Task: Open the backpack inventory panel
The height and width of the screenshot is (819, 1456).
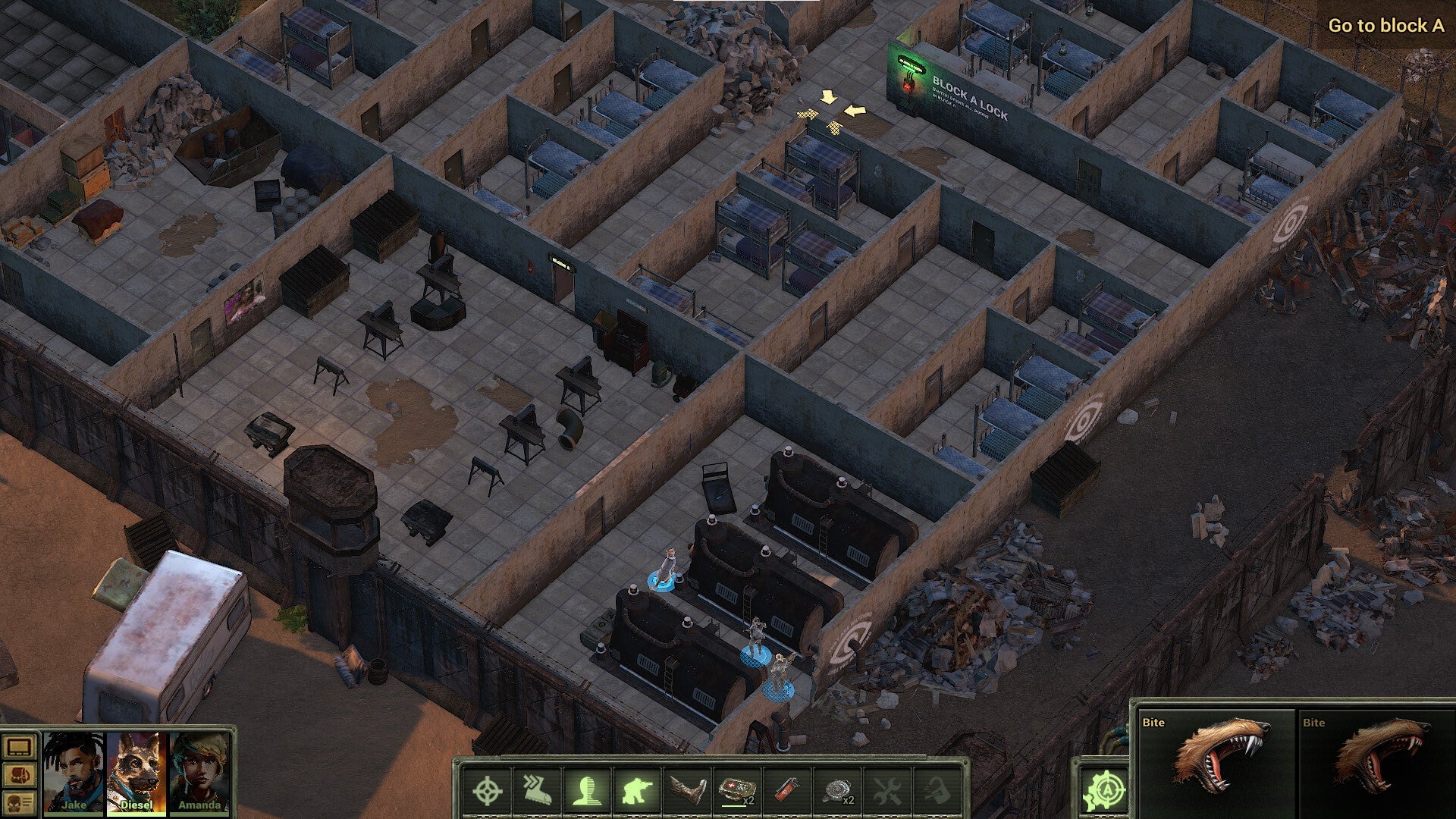Action: (18, 774)
